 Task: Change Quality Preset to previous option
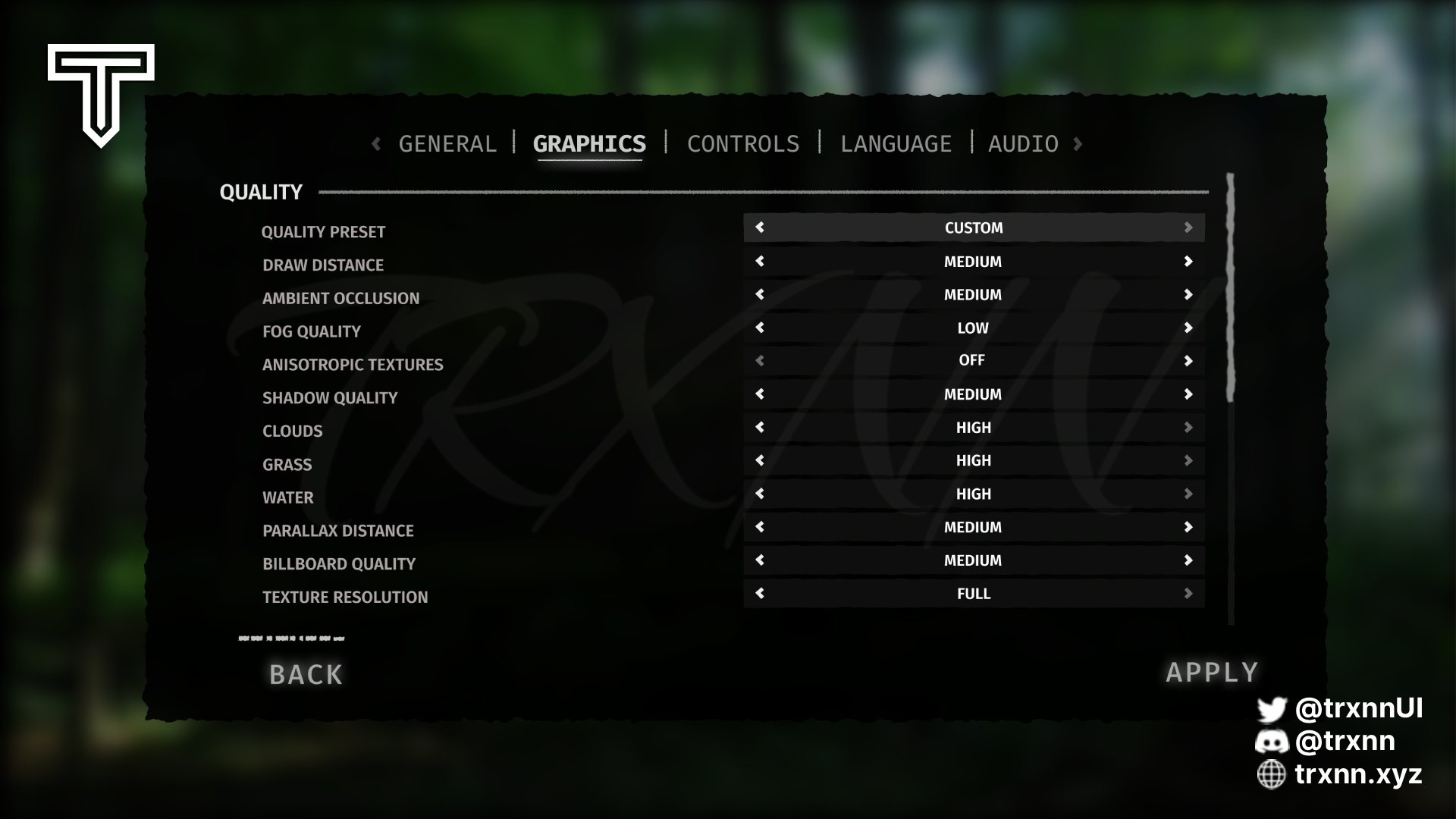click(760, 227)
